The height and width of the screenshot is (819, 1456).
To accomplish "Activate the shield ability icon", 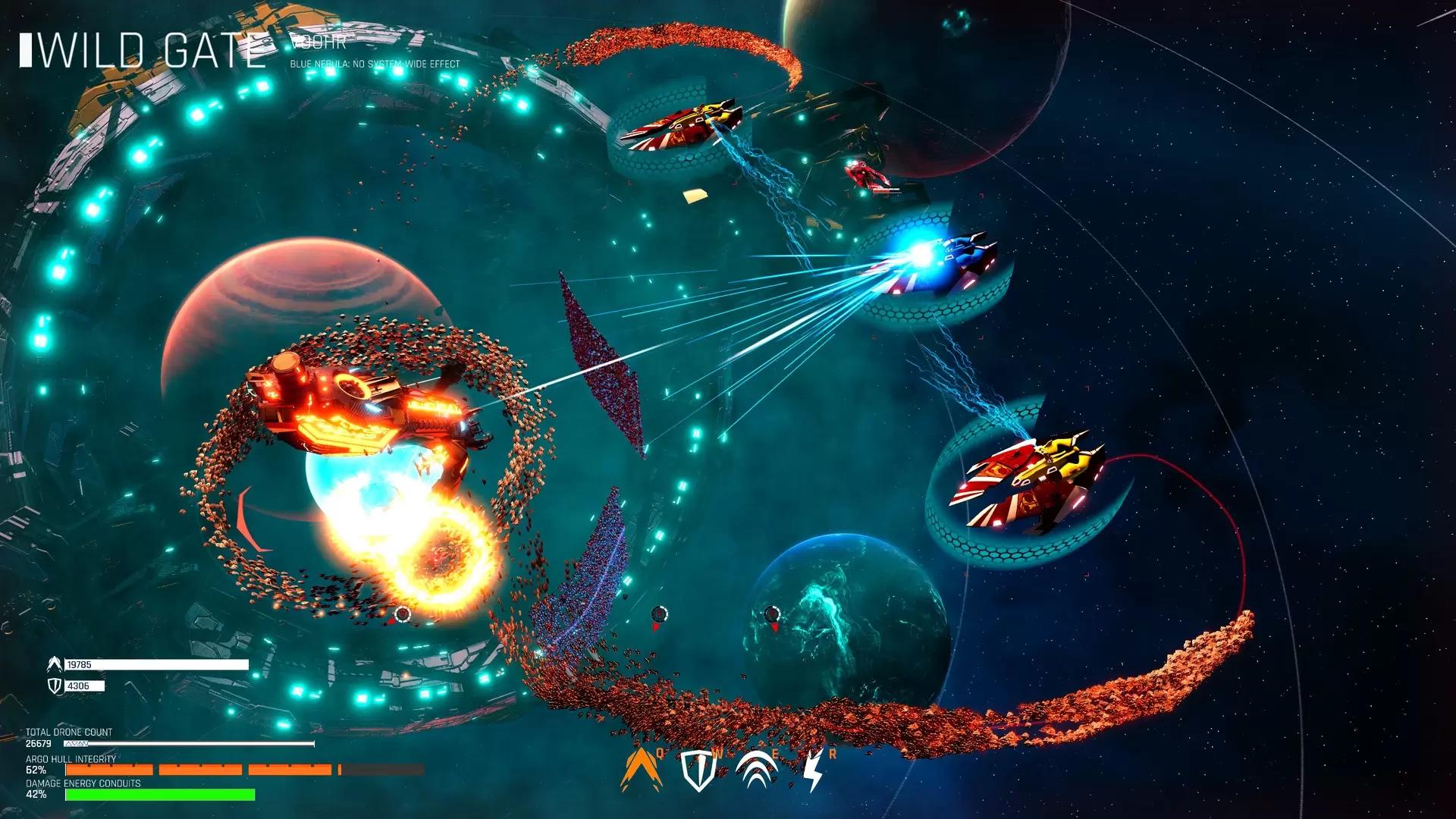I will pyautogui.click(x=698, y=771).
